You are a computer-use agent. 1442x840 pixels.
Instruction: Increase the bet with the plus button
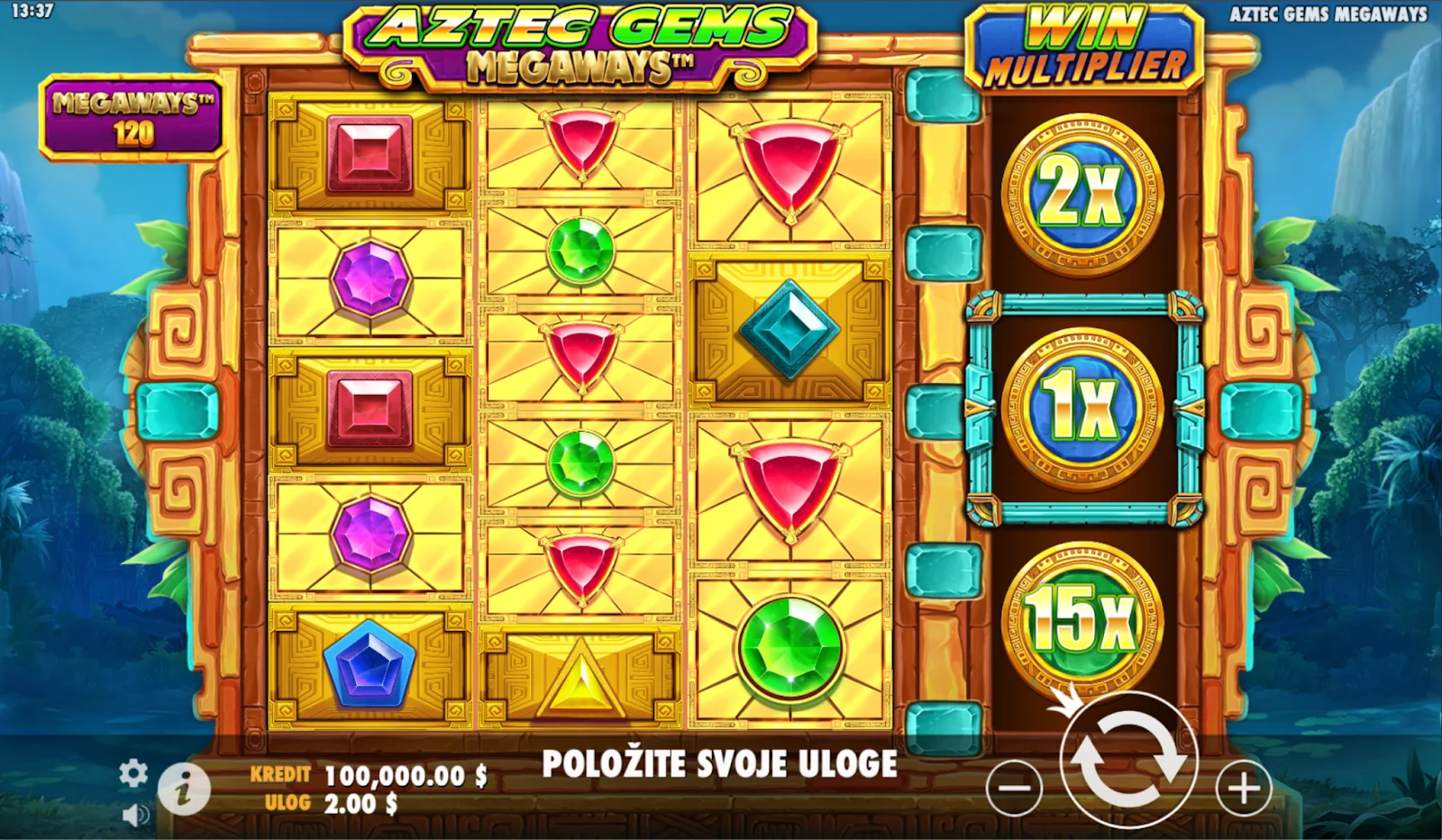tap(1244, 788)
